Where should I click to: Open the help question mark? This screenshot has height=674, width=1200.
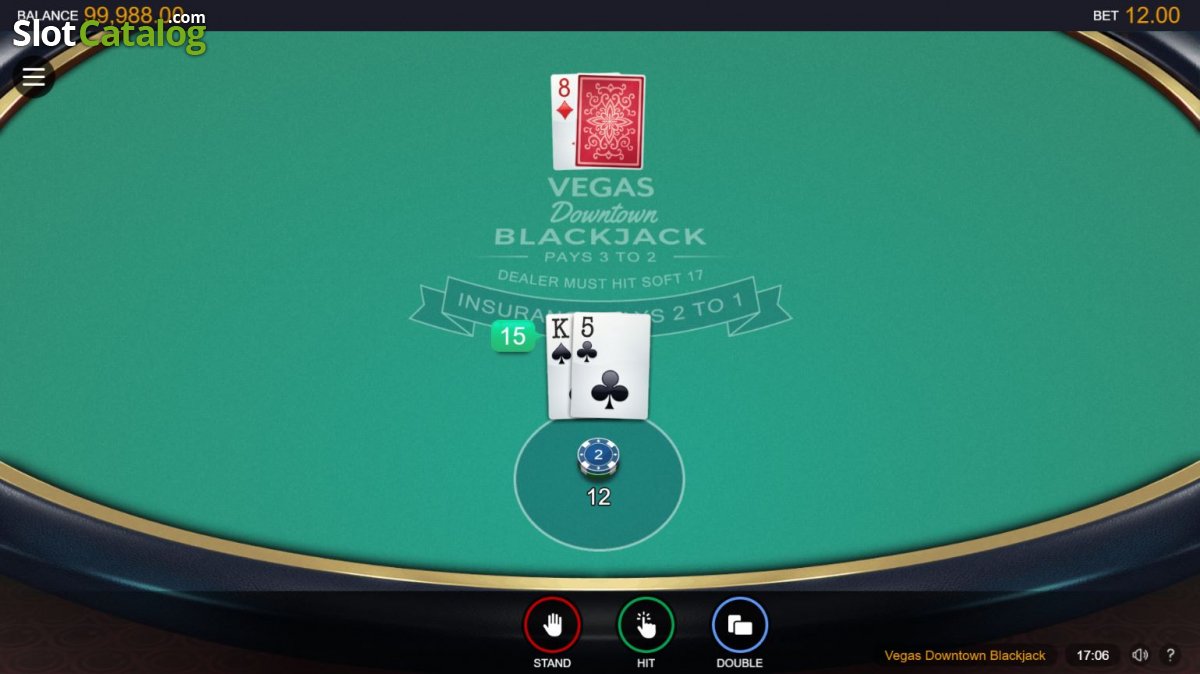coord(1171,655)
